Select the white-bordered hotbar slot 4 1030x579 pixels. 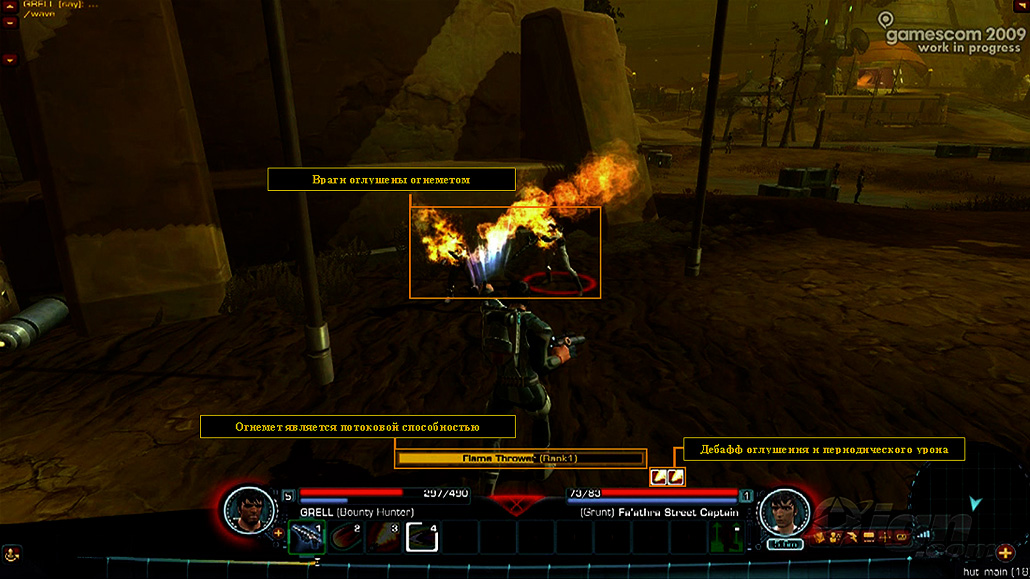click(x=422, y=537)
